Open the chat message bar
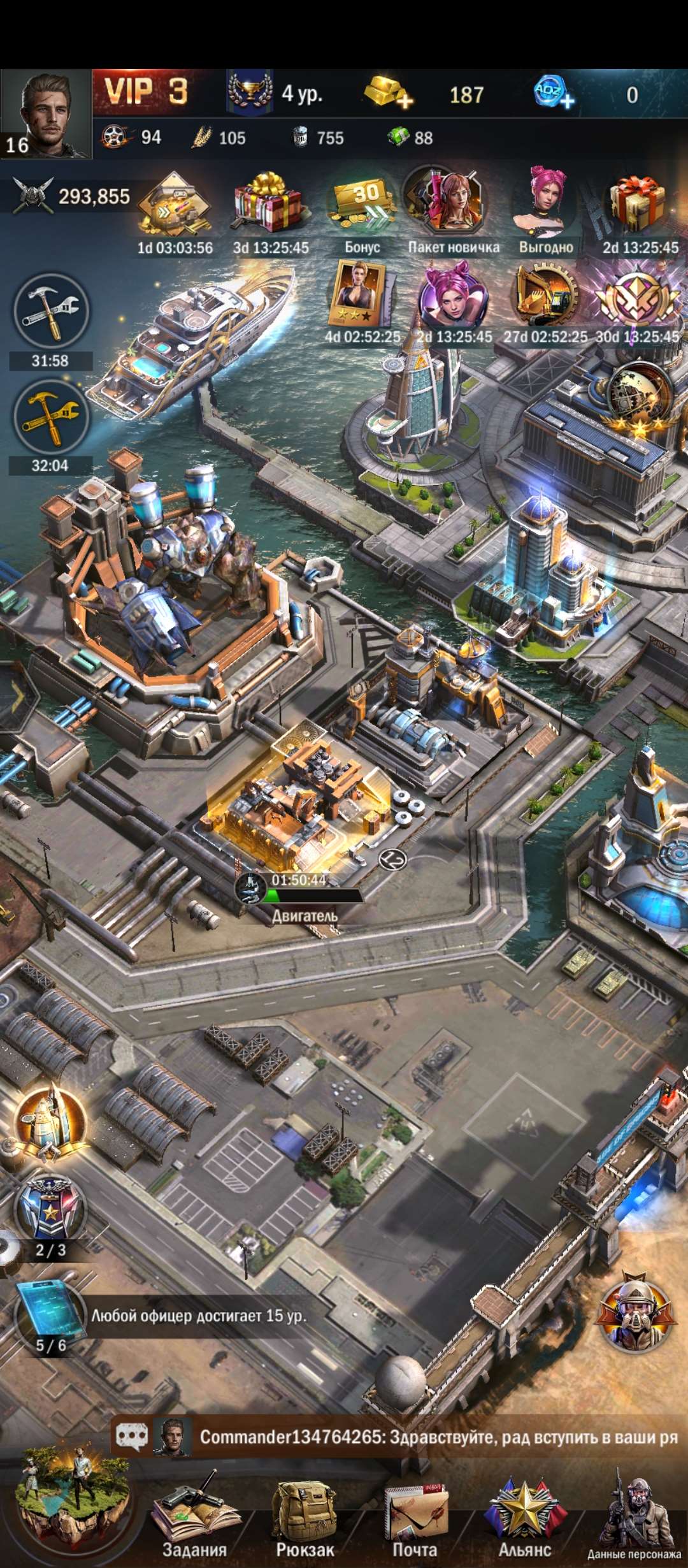This screenshot has height=1568, width=688. tap(408, 1437)
